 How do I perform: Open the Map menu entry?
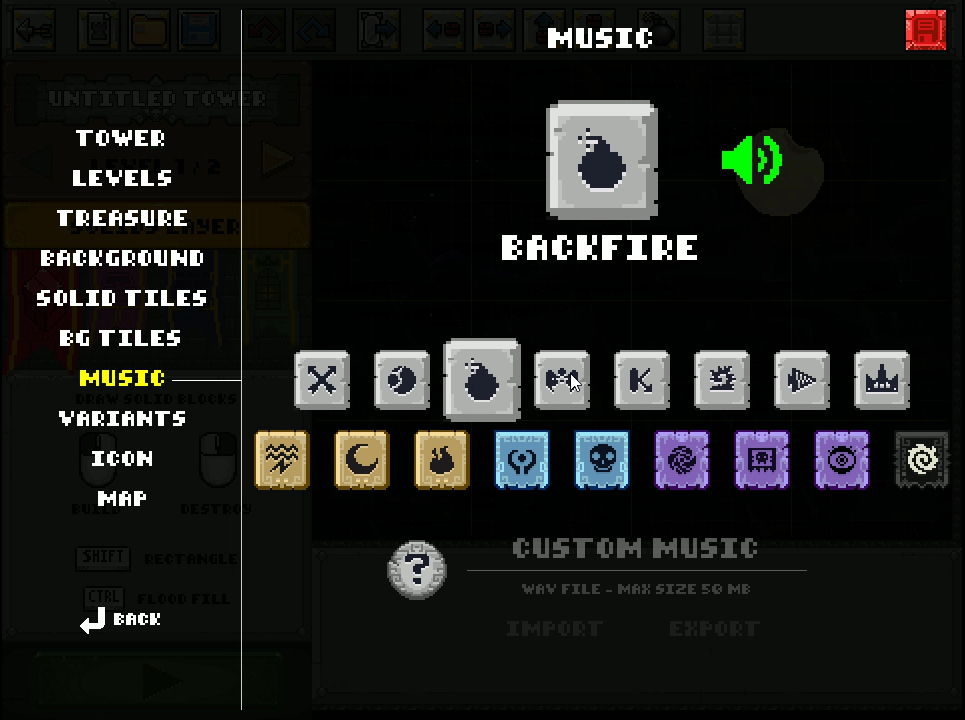(122, 498)
